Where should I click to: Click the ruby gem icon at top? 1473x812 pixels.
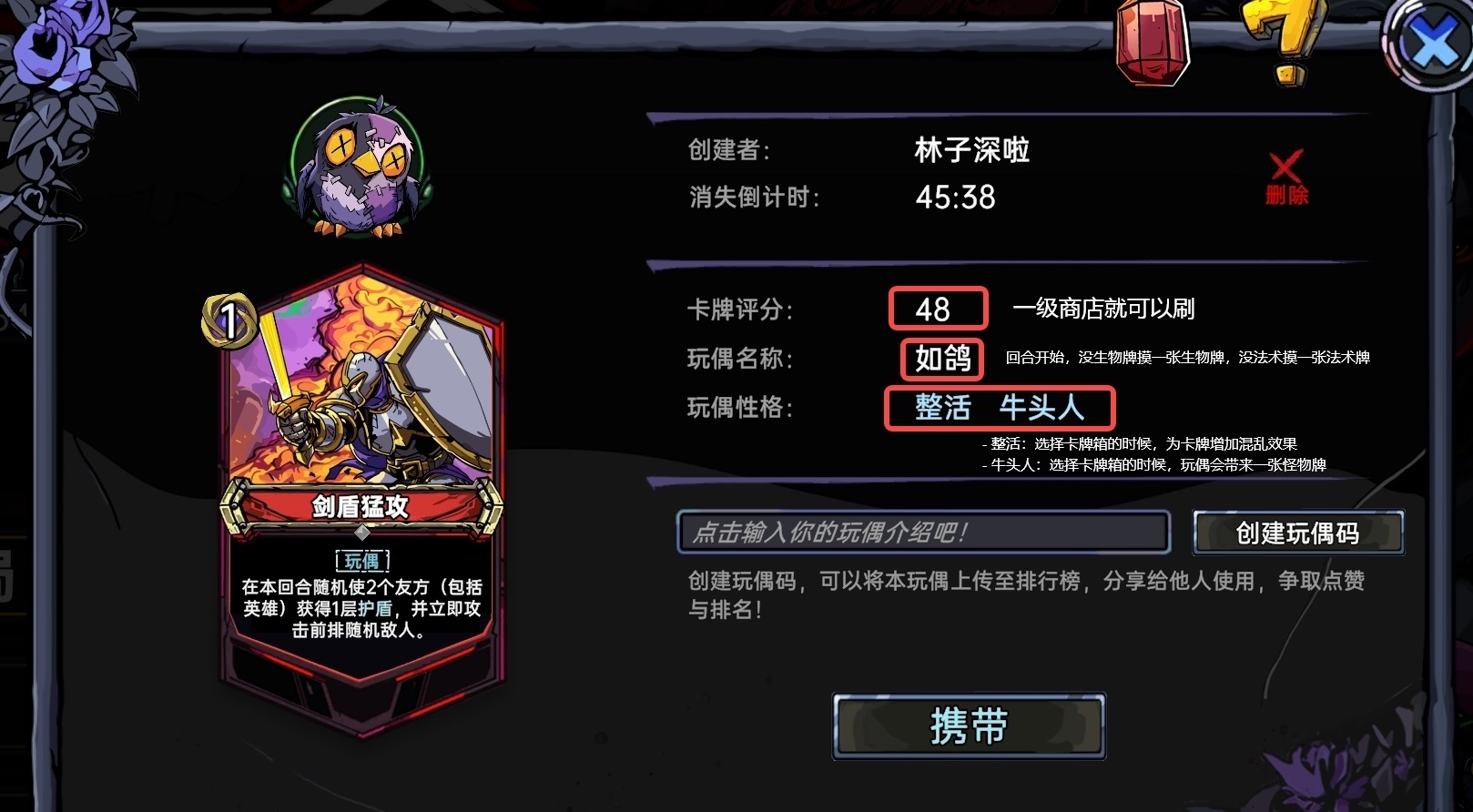[1148, 44]
